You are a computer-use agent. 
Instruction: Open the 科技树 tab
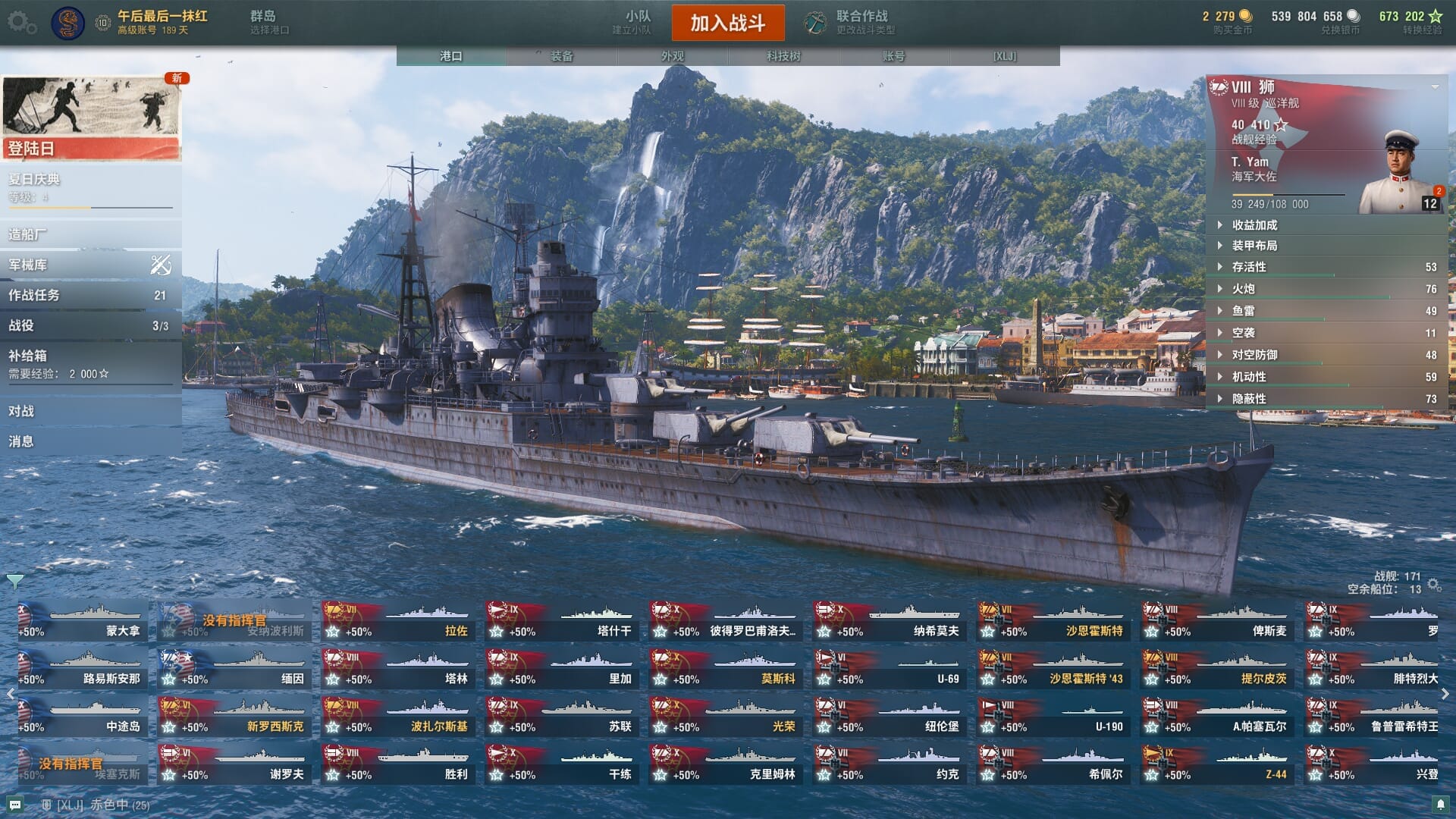pyautogui.click(x=783, y=56)
